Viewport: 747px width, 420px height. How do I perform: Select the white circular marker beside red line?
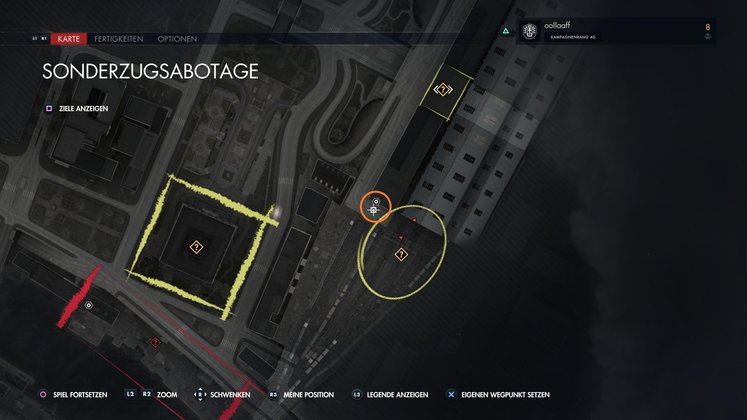(90, 305)
